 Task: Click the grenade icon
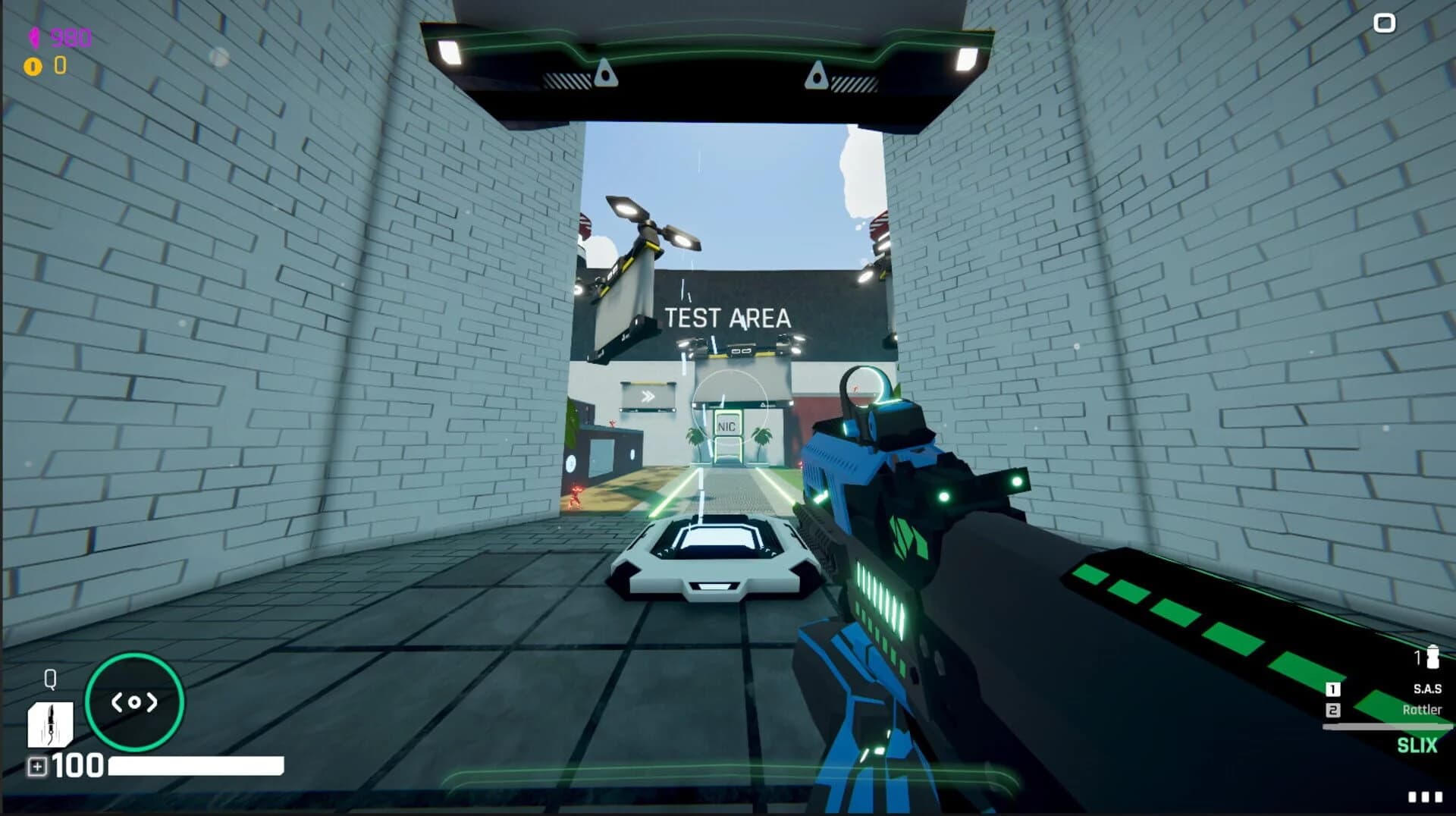pos(1432,657)
